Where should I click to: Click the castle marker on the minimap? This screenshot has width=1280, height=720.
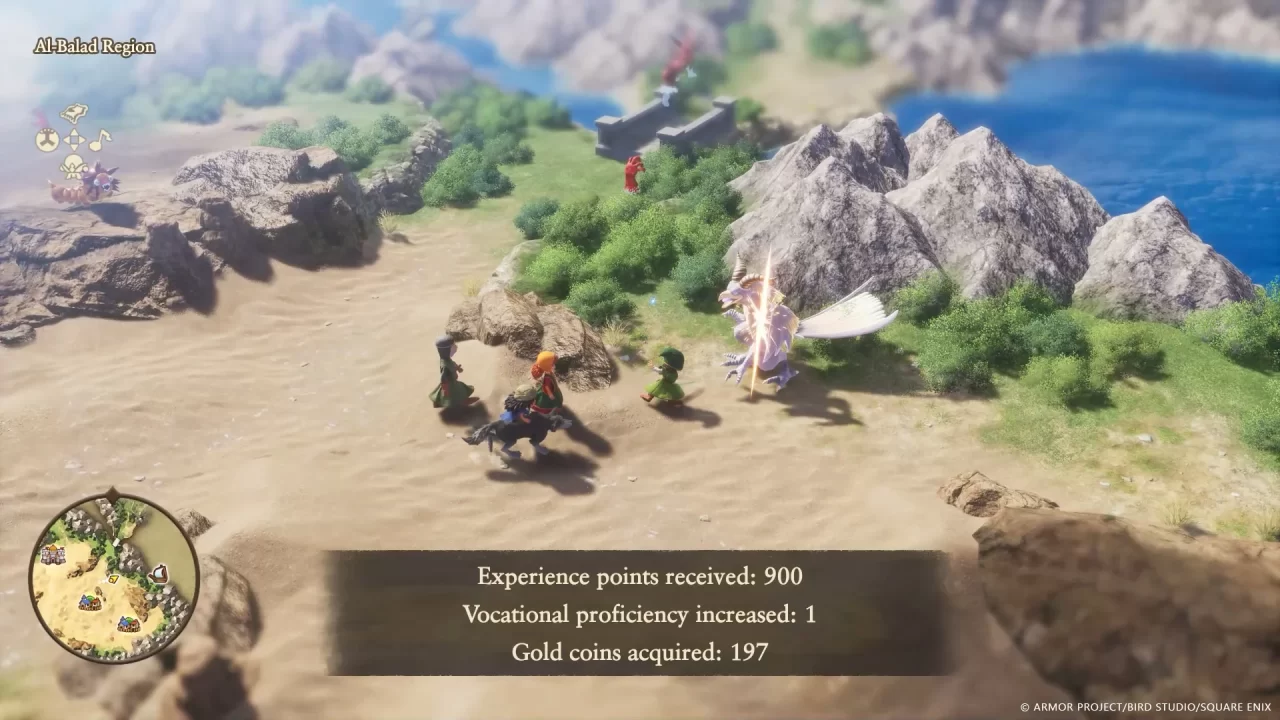53,554
